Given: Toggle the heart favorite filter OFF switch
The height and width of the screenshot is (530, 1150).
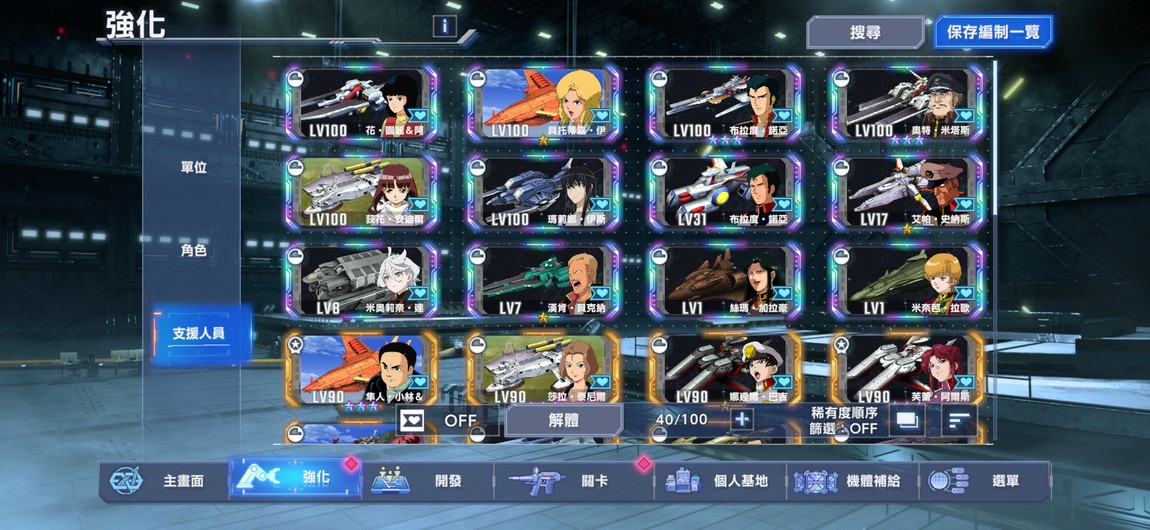Looking at the screenshot, I should (x=442, y=420).
